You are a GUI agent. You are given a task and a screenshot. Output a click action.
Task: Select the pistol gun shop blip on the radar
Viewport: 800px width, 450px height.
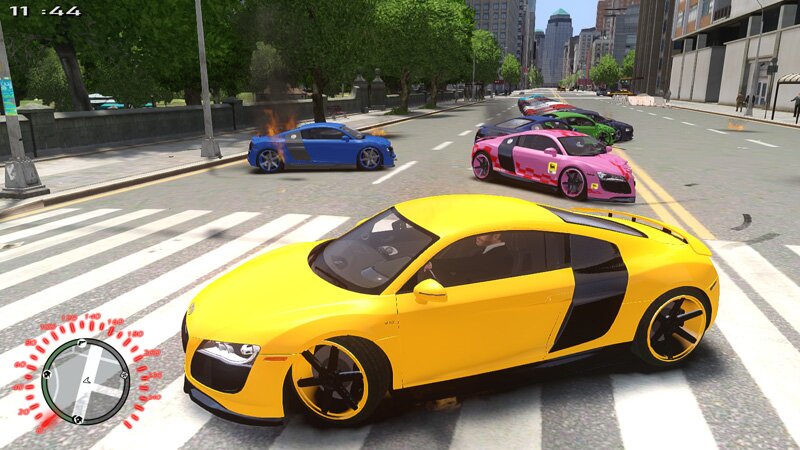[x=81, y=342]
